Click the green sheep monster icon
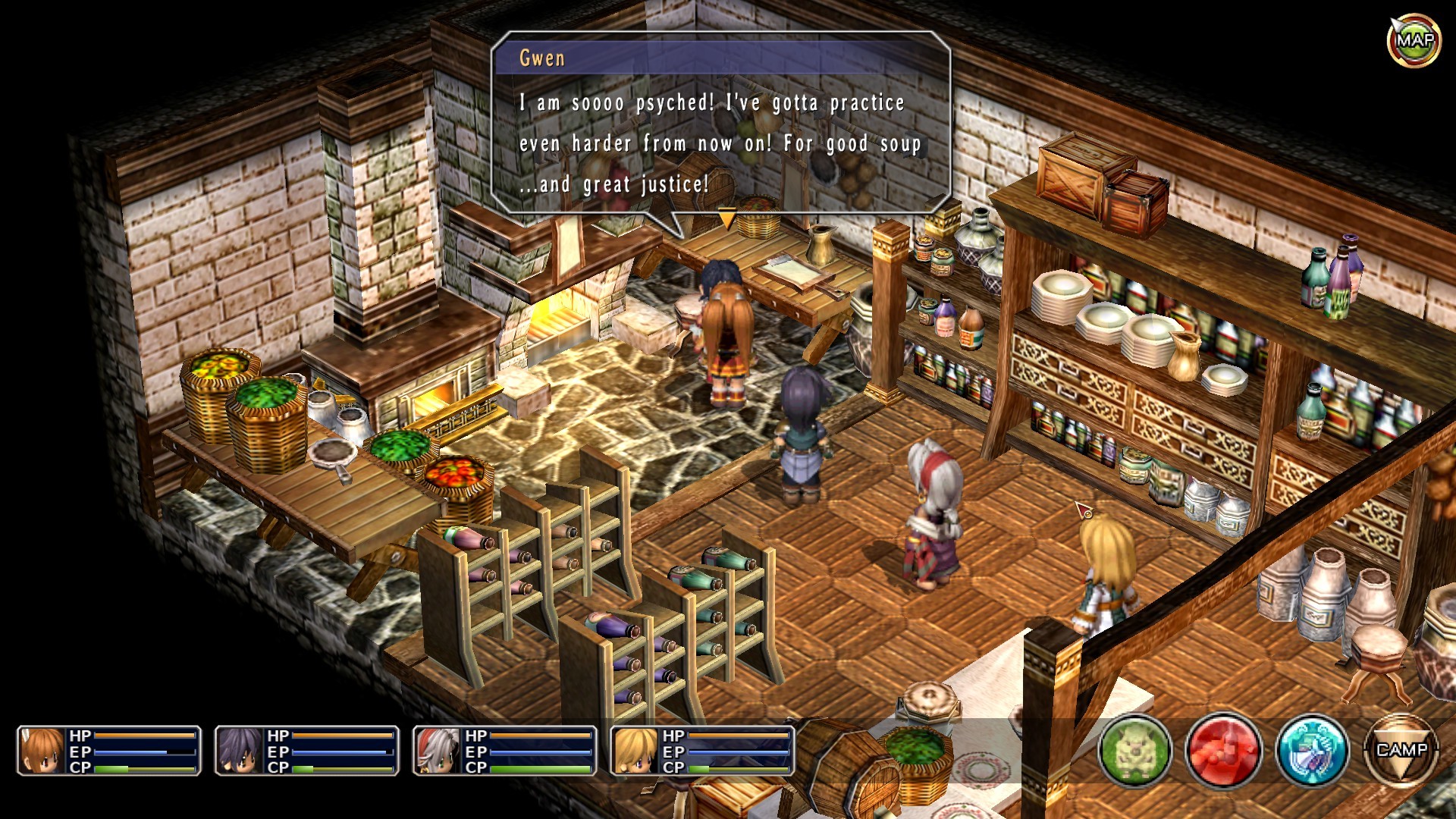Viewport: 1456px width, 819px height. (1134, 750)
